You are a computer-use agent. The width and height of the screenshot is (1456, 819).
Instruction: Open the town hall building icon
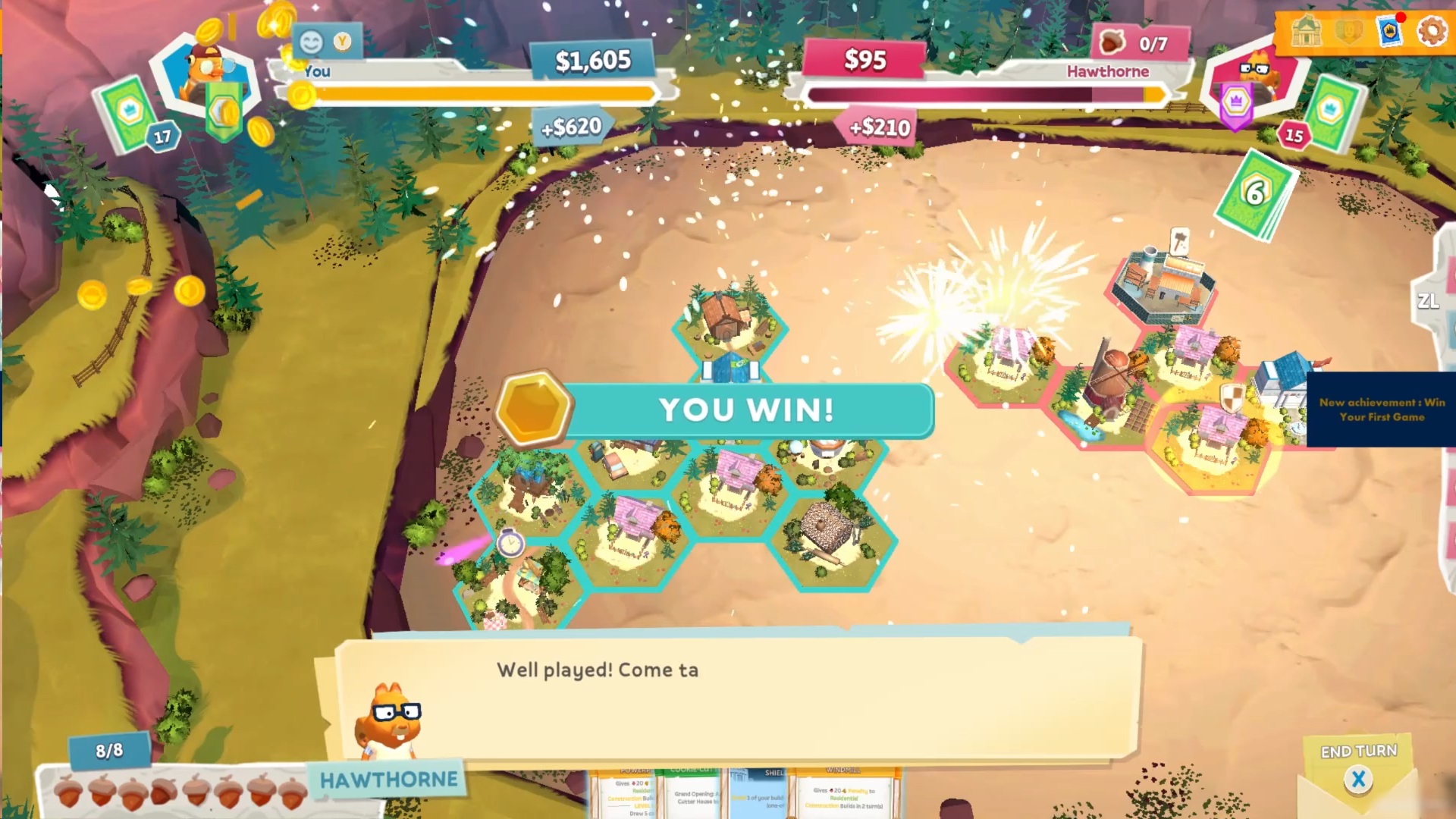pos(1307,32)
